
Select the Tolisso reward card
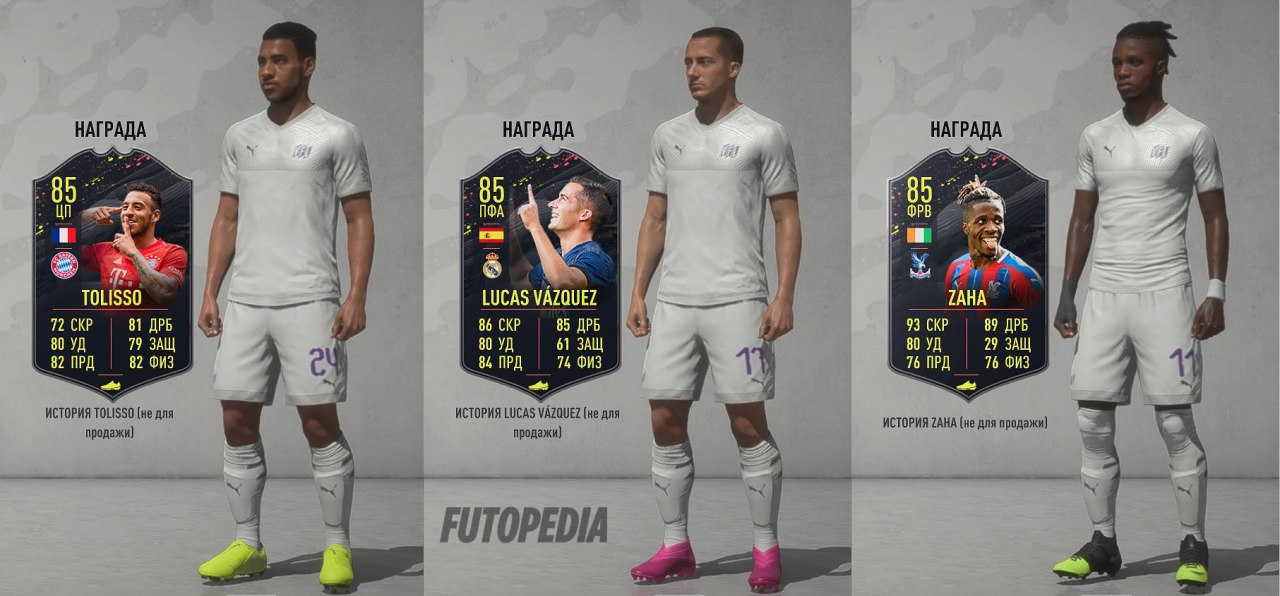[x=112, y=272]
